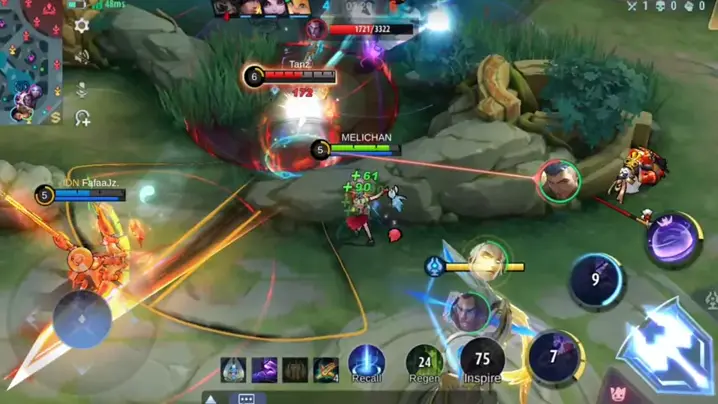Tap the gold S shop icon

point(56,118)
